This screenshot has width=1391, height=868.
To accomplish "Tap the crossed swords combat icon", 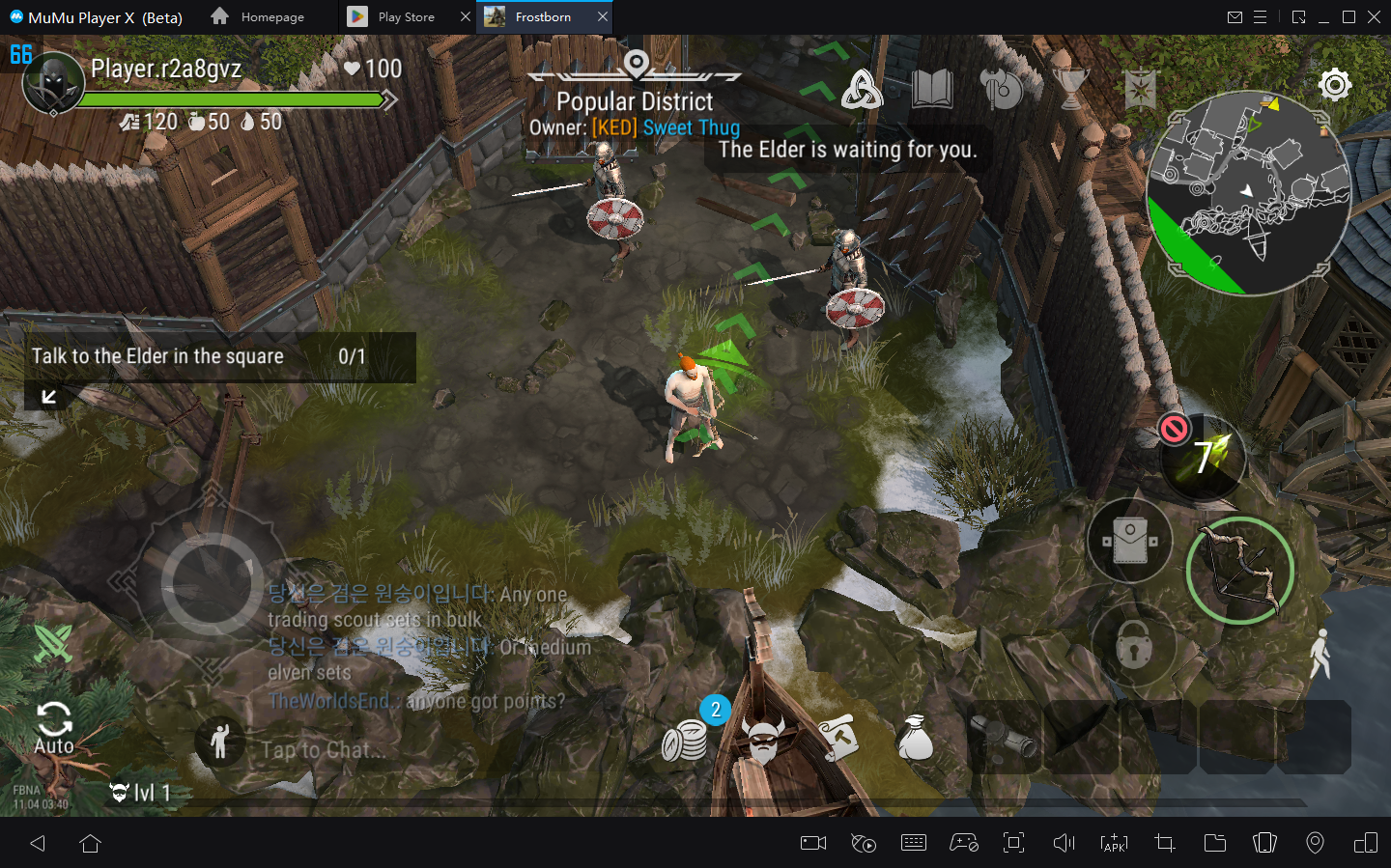I will click(x=53, y=643).
